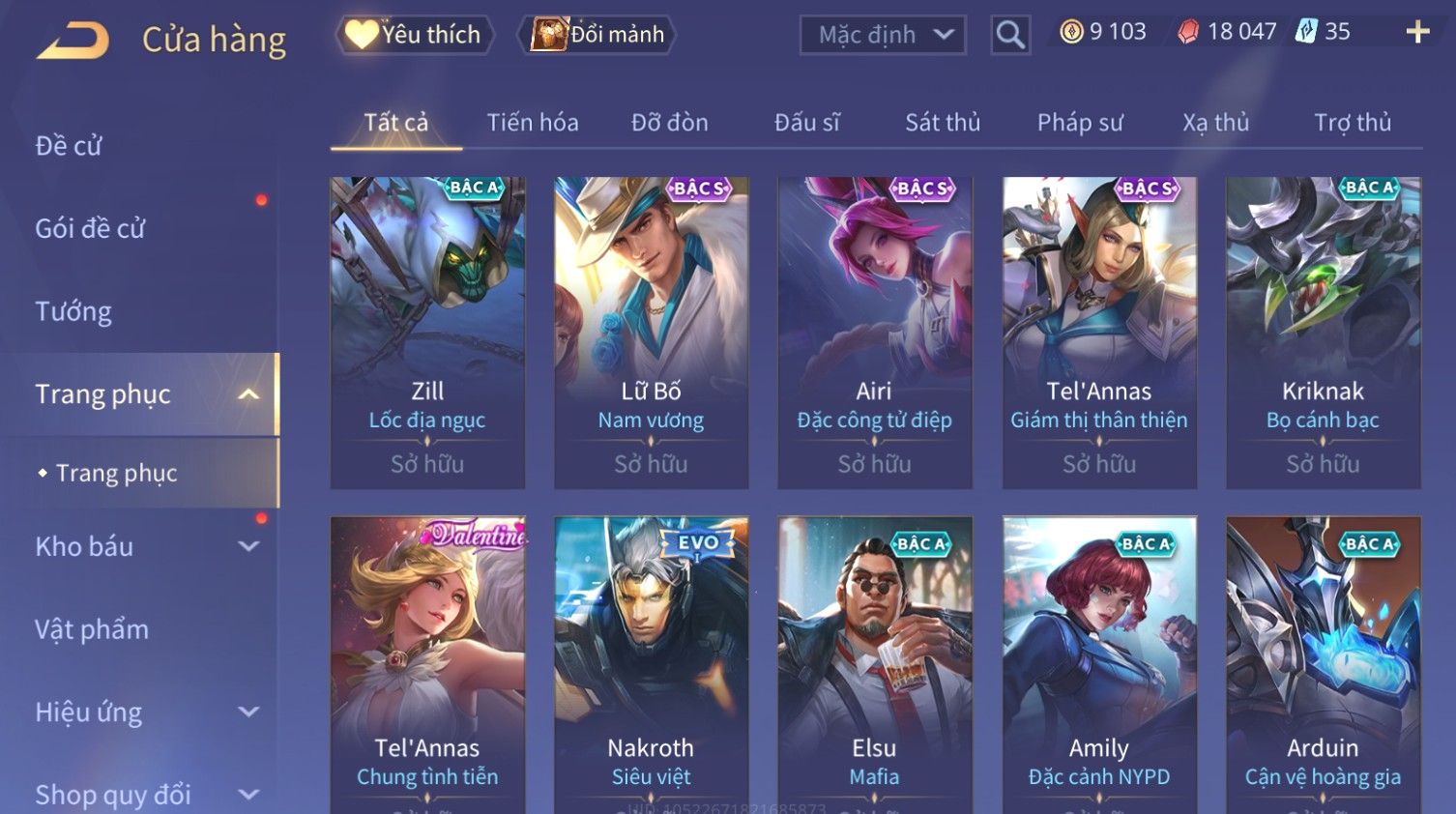Open the Yêu thích favorites list
Image resolution: width=1456 pixels, height=814 pixels.
pos(415,35)
